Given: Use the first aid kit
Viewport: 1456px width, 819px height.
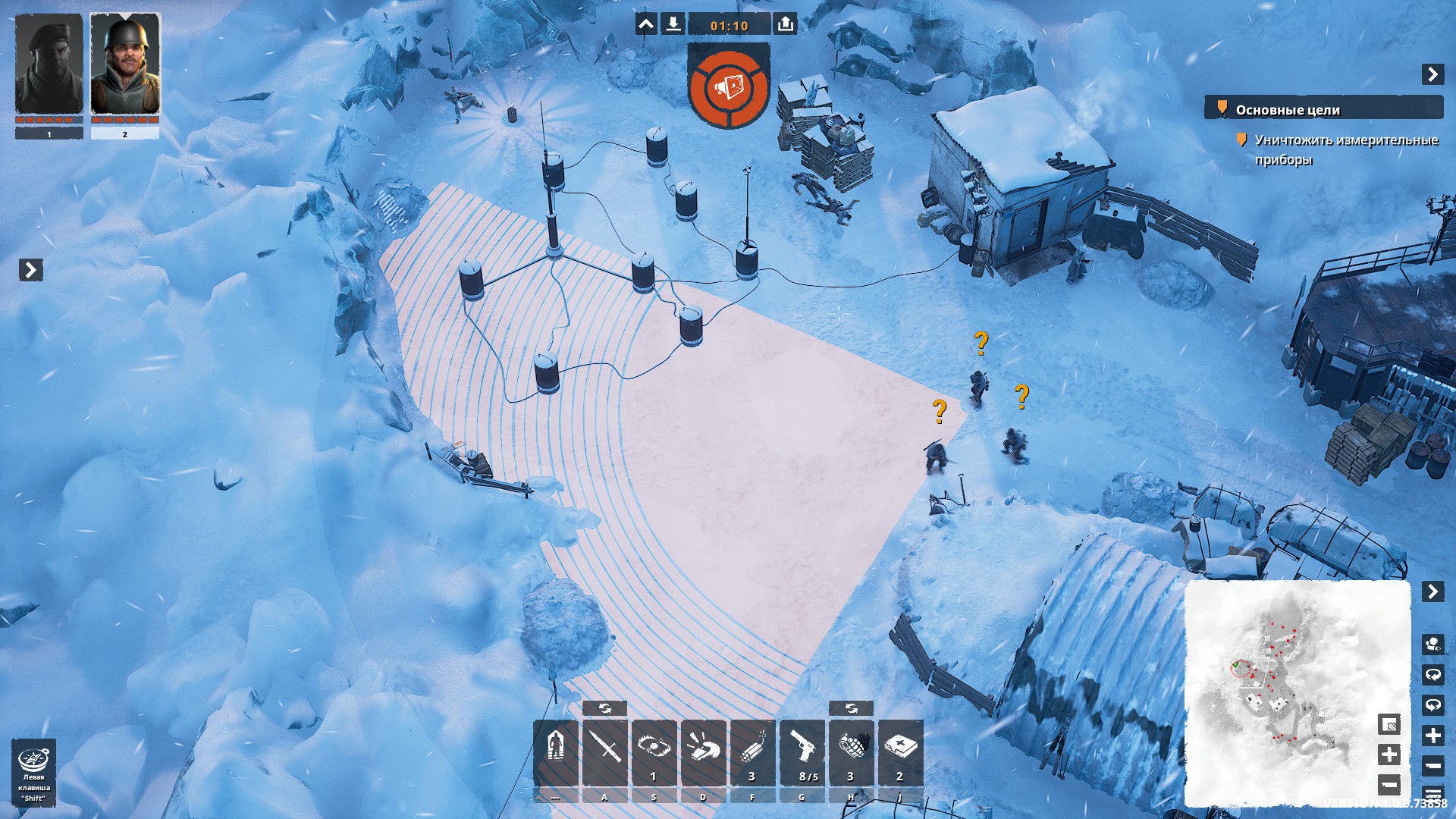Looking at the screenshot, I should coord(900,752).
